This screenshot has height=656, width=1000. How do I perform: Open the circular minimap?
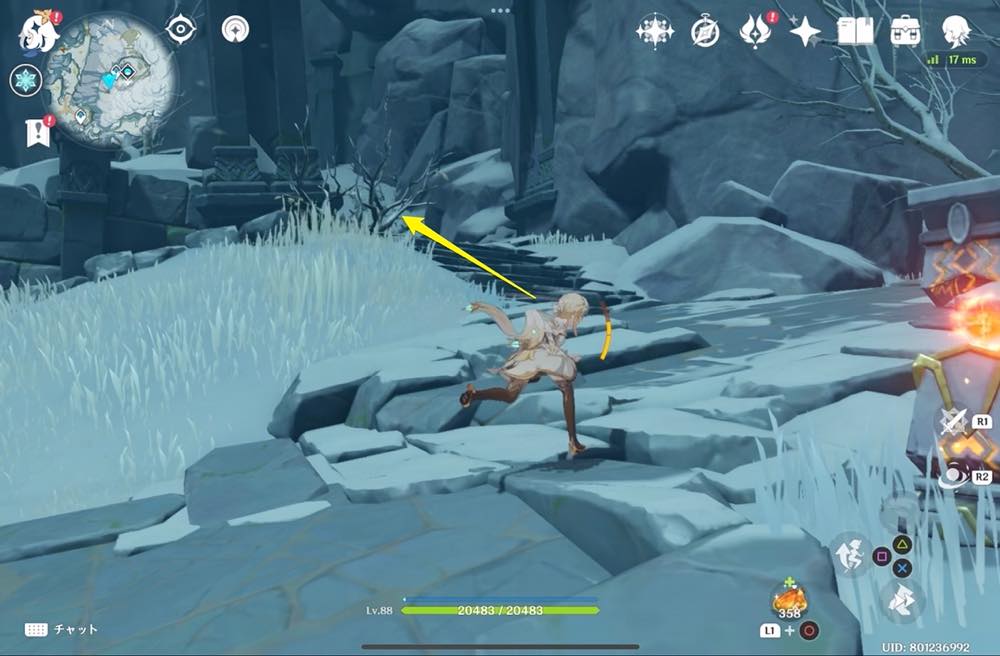click(x=113, y=79)
